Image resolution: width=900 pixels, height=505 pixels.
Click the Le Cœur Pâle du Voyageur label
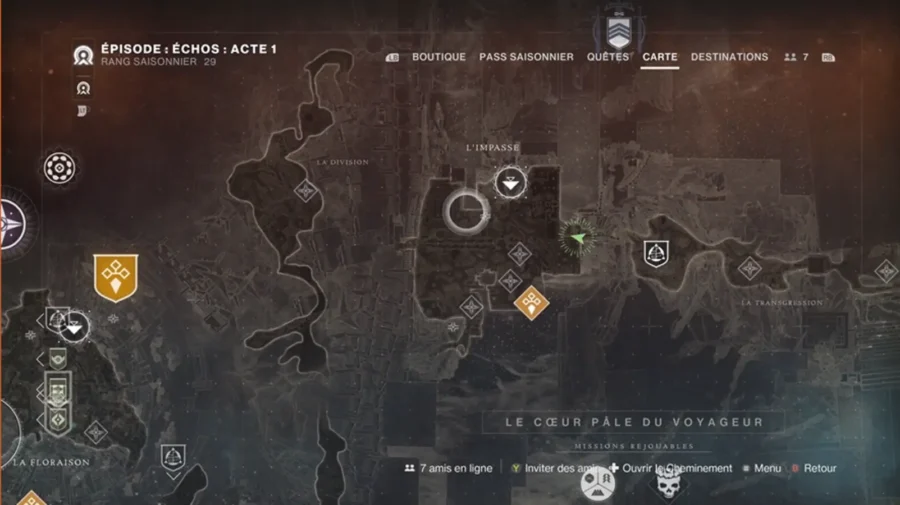[x=633, y=422]
